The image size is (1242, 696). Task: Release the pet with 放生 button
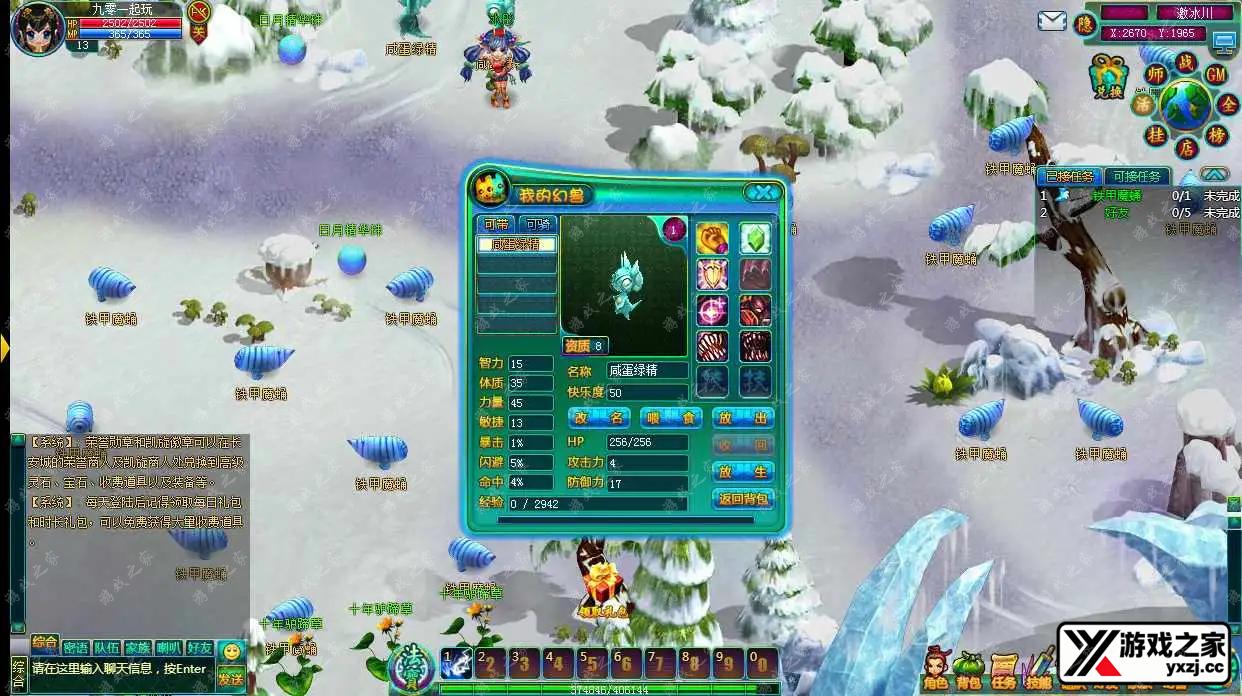click(743, 470)
